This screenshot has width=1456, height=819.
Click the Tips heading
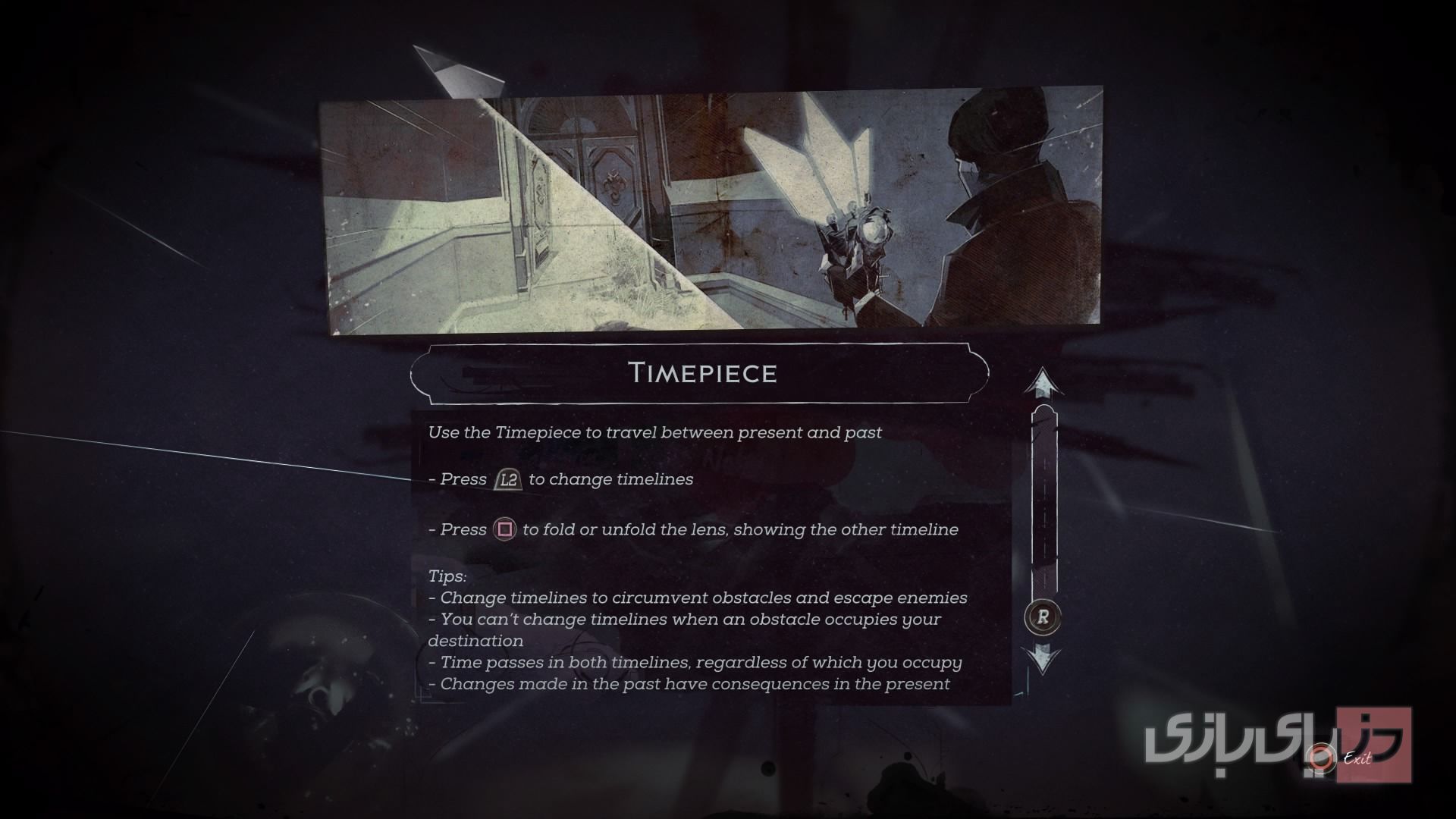(x=447, y=576)
